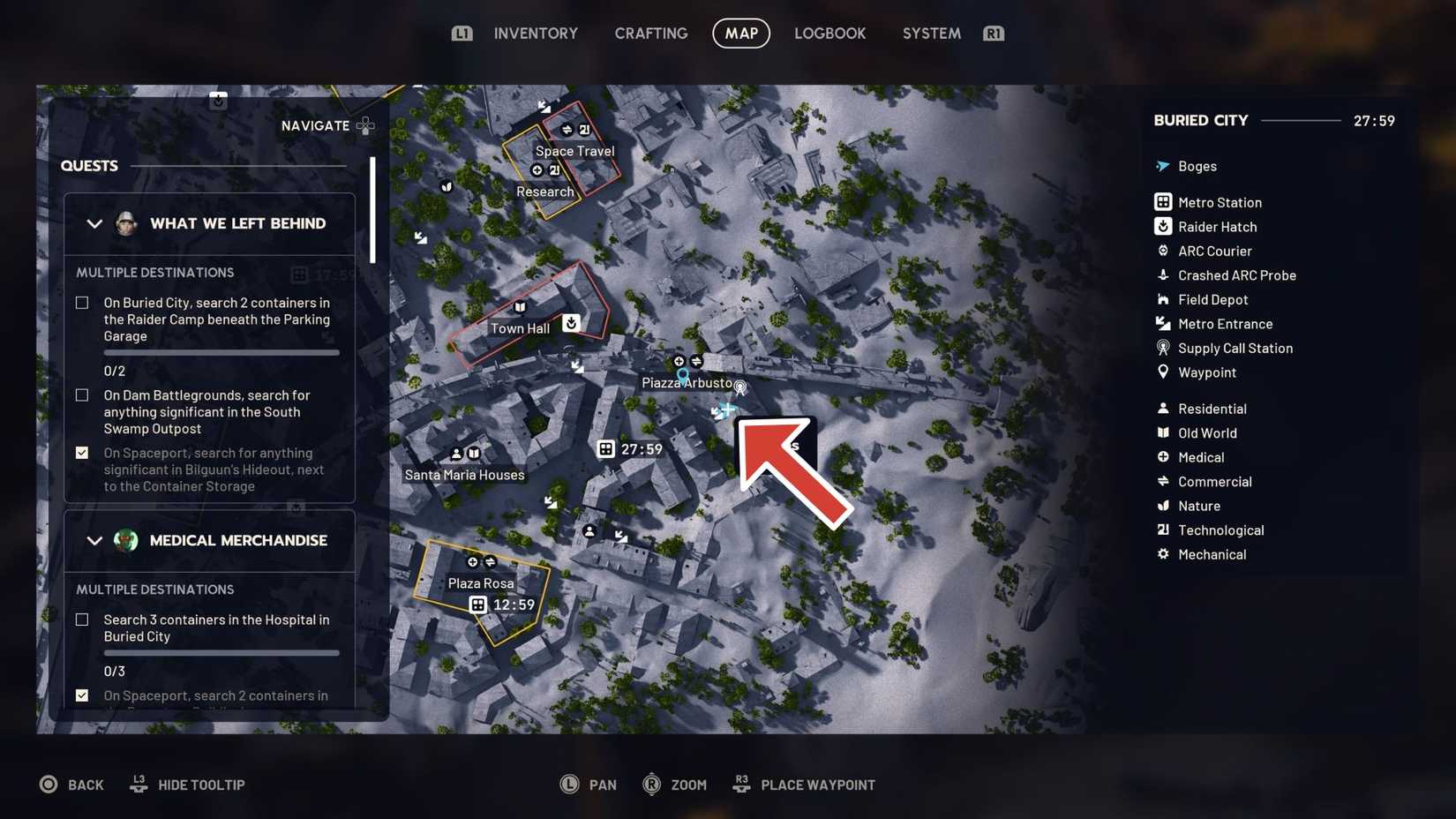Check the Raider Camp containers quest checkbox
Image resolution: width=1456 pixels, height=819 pixels.
(82, 303)
